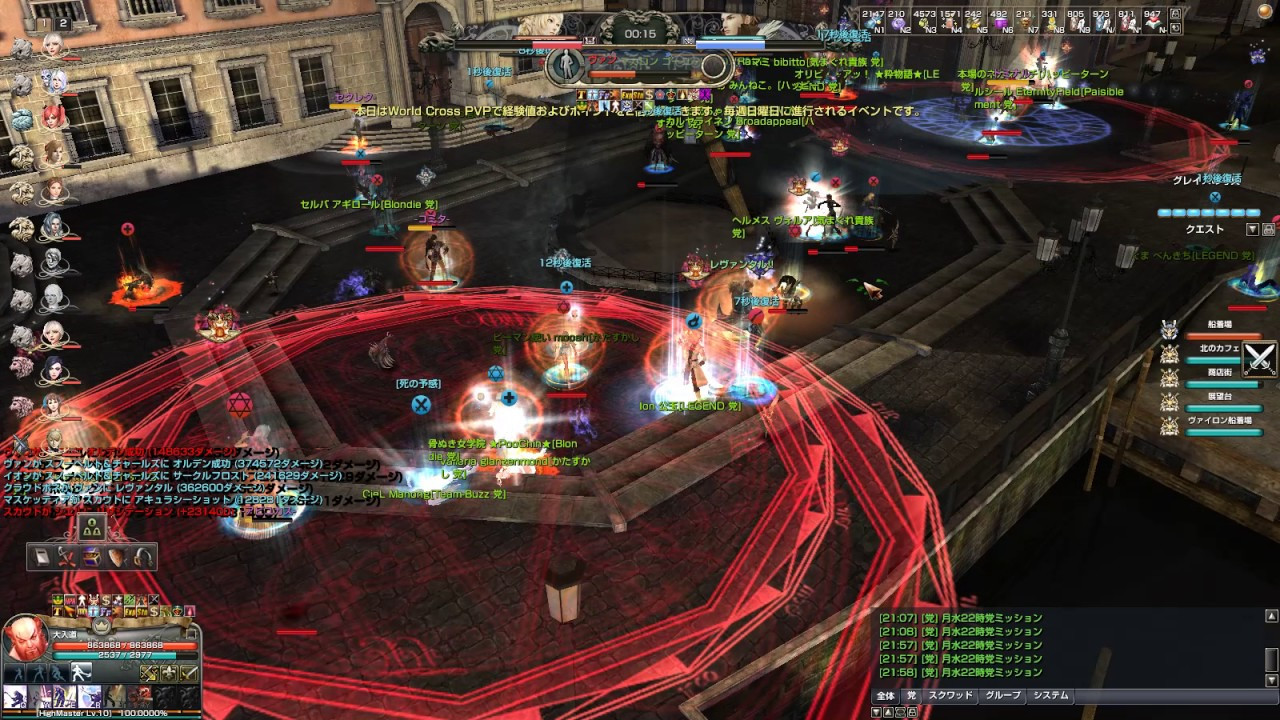1280x720 pixels.
Task: Toggle the lock icon beside the quest panel
Action: pyautogui.click(x=1266, y=229)
